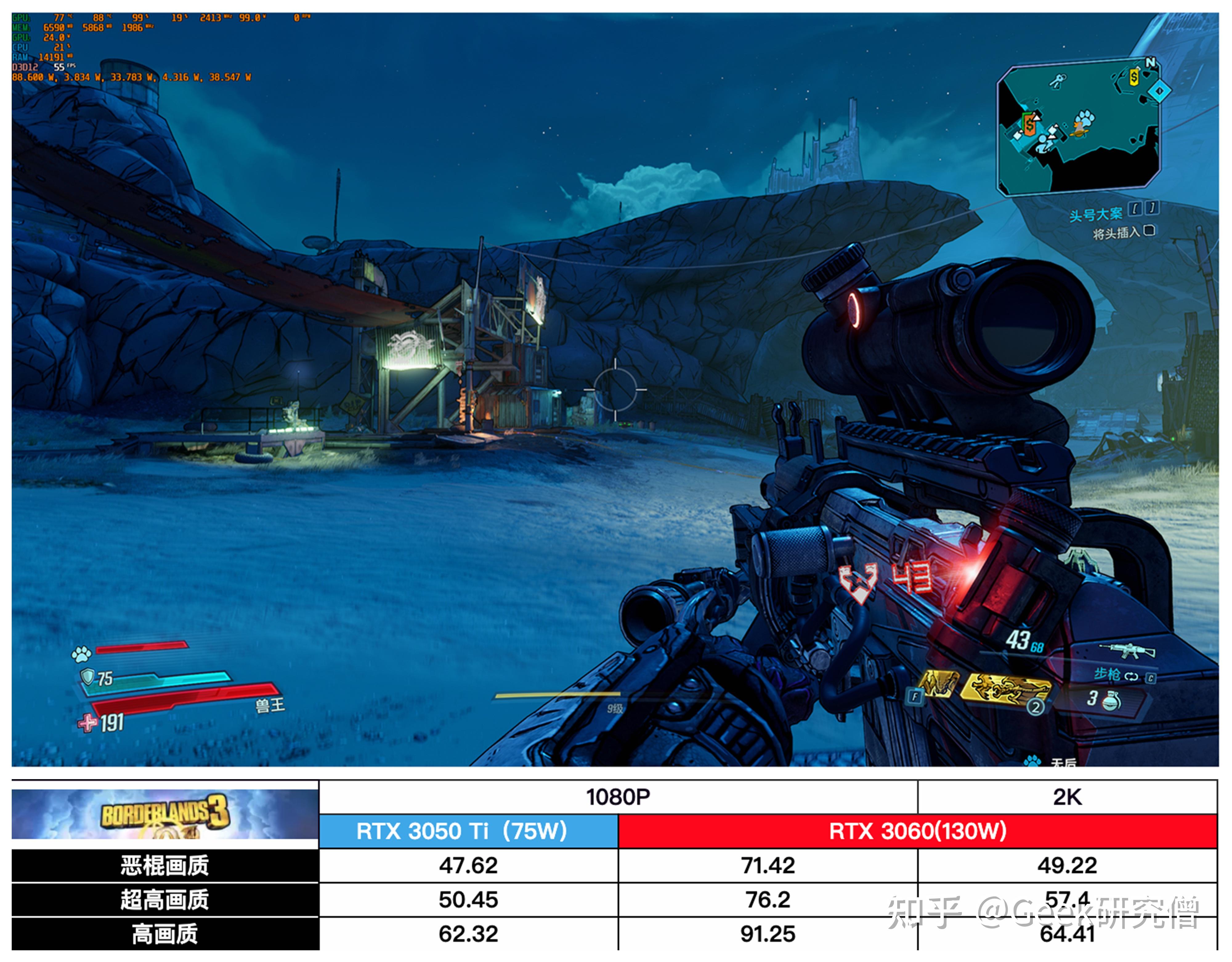Click the 将头插入 objective line
Image resolution: width=1232 pixels, height=962 pixels.
tap(1116, 232)
